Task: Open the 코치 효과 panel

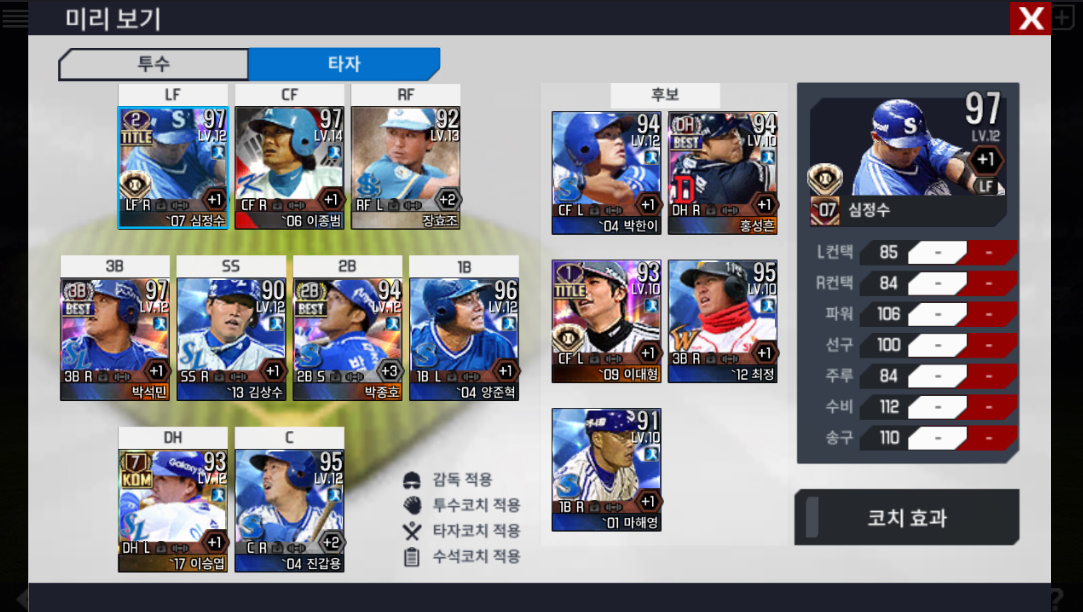Action: 906,518
